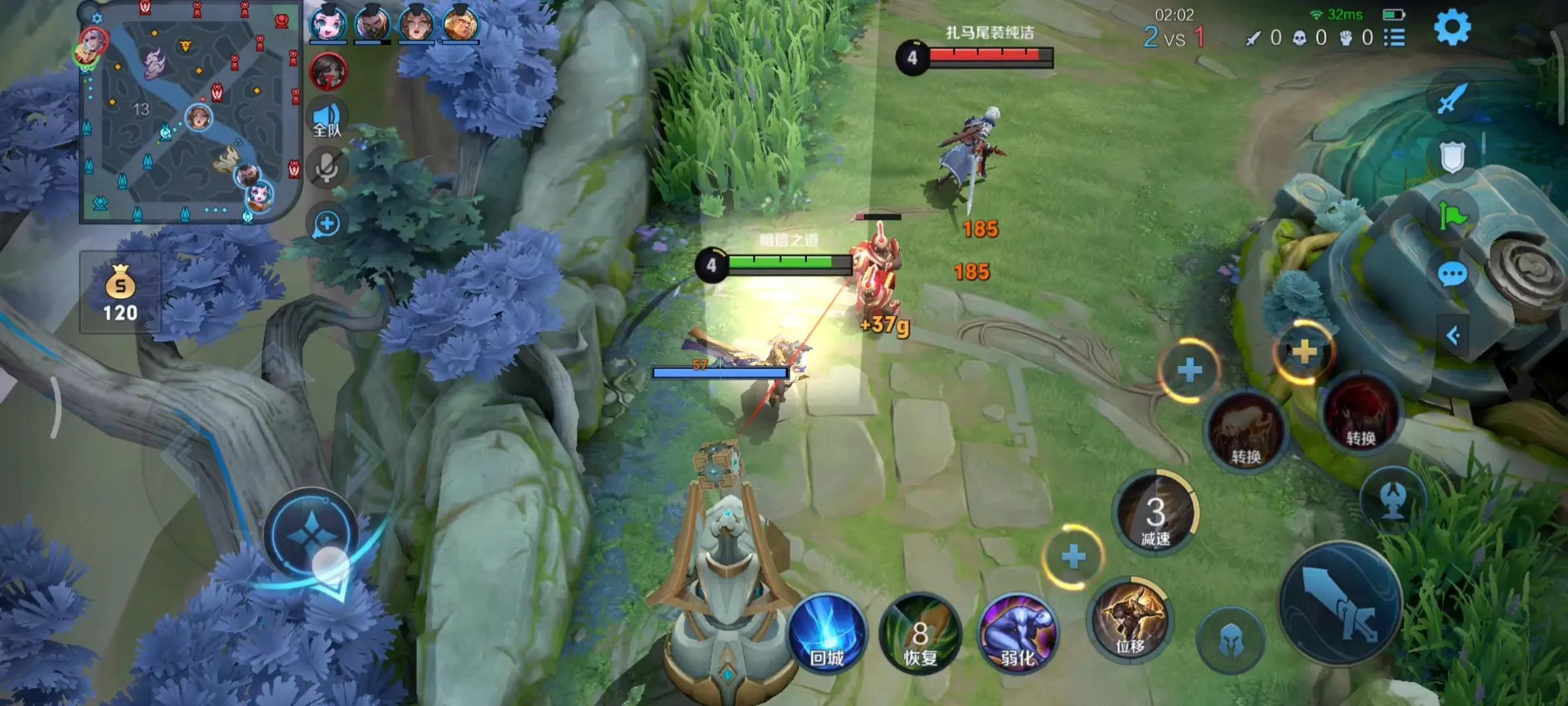Hit the large sword basic attack button

[x=1339, y=604]
